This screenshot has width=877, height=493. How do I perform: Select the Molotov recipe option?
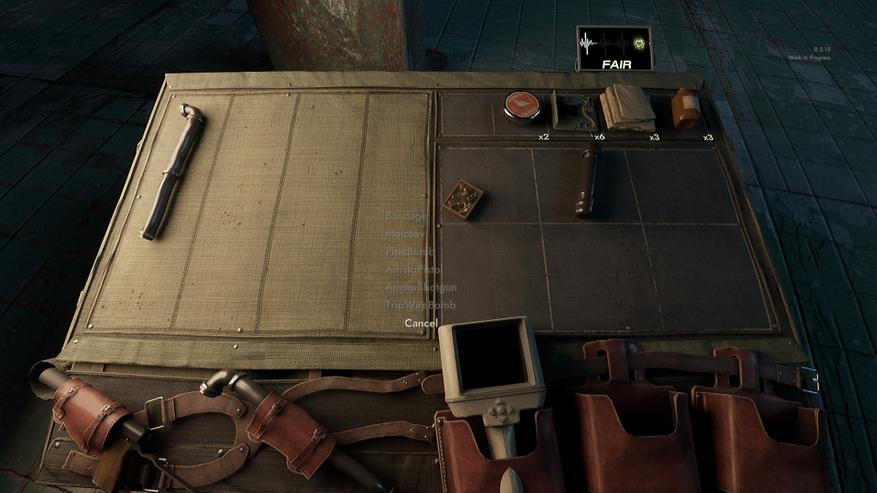pos(405,234)
